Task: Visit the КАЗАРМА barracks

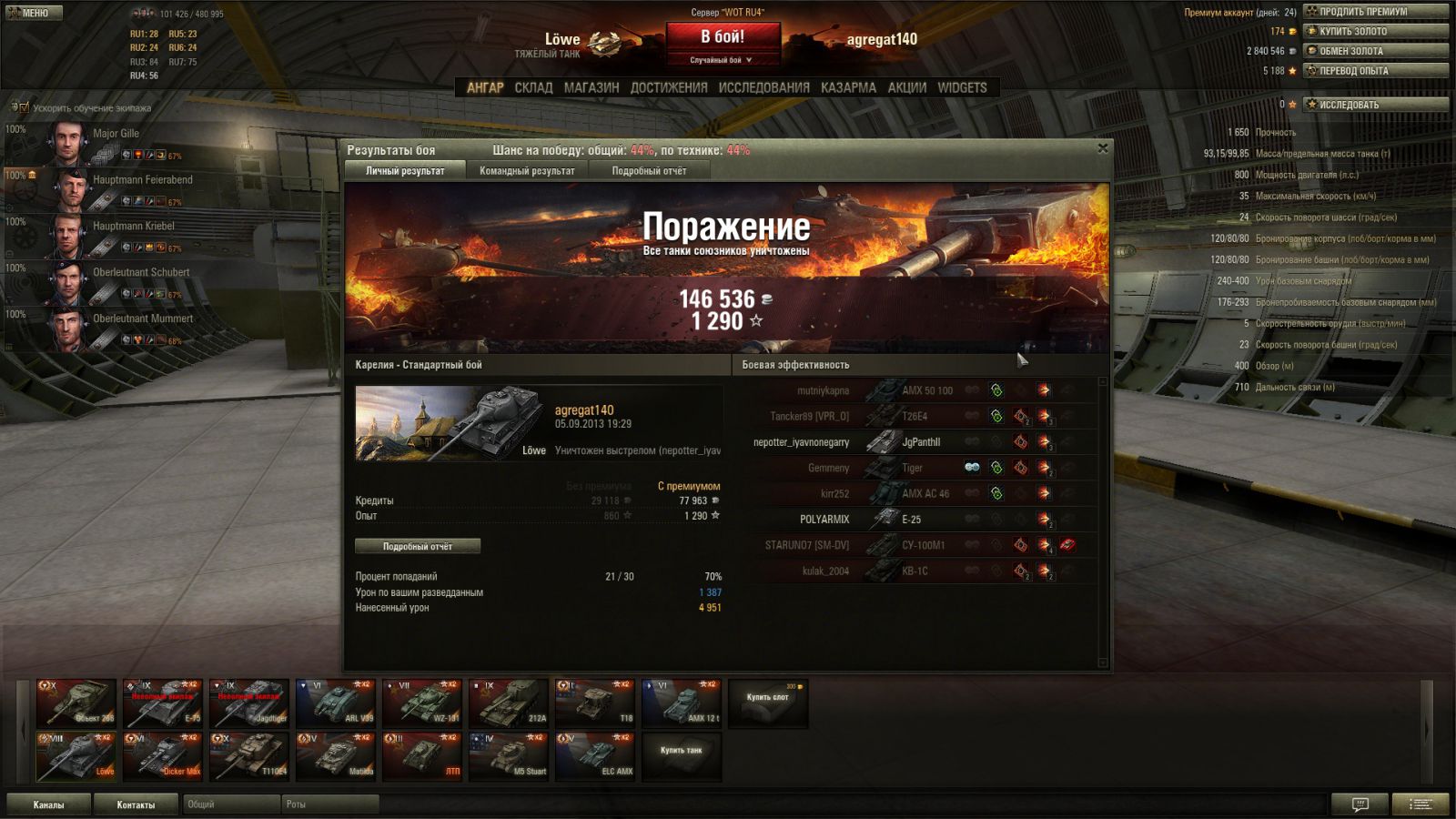Action: [x=848, y=87]
